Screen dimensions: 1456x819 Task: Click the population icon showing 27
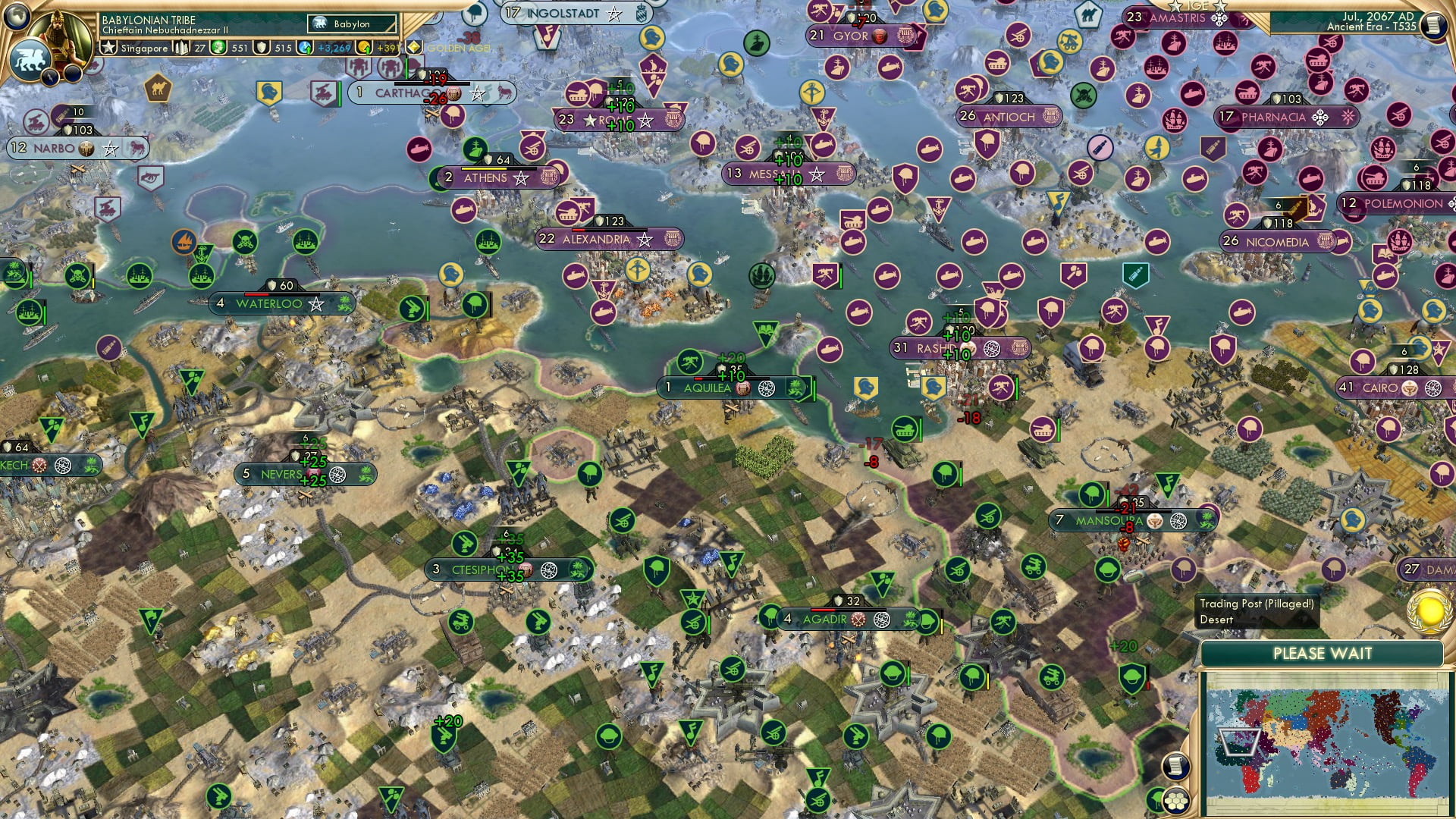pos(181,49)
